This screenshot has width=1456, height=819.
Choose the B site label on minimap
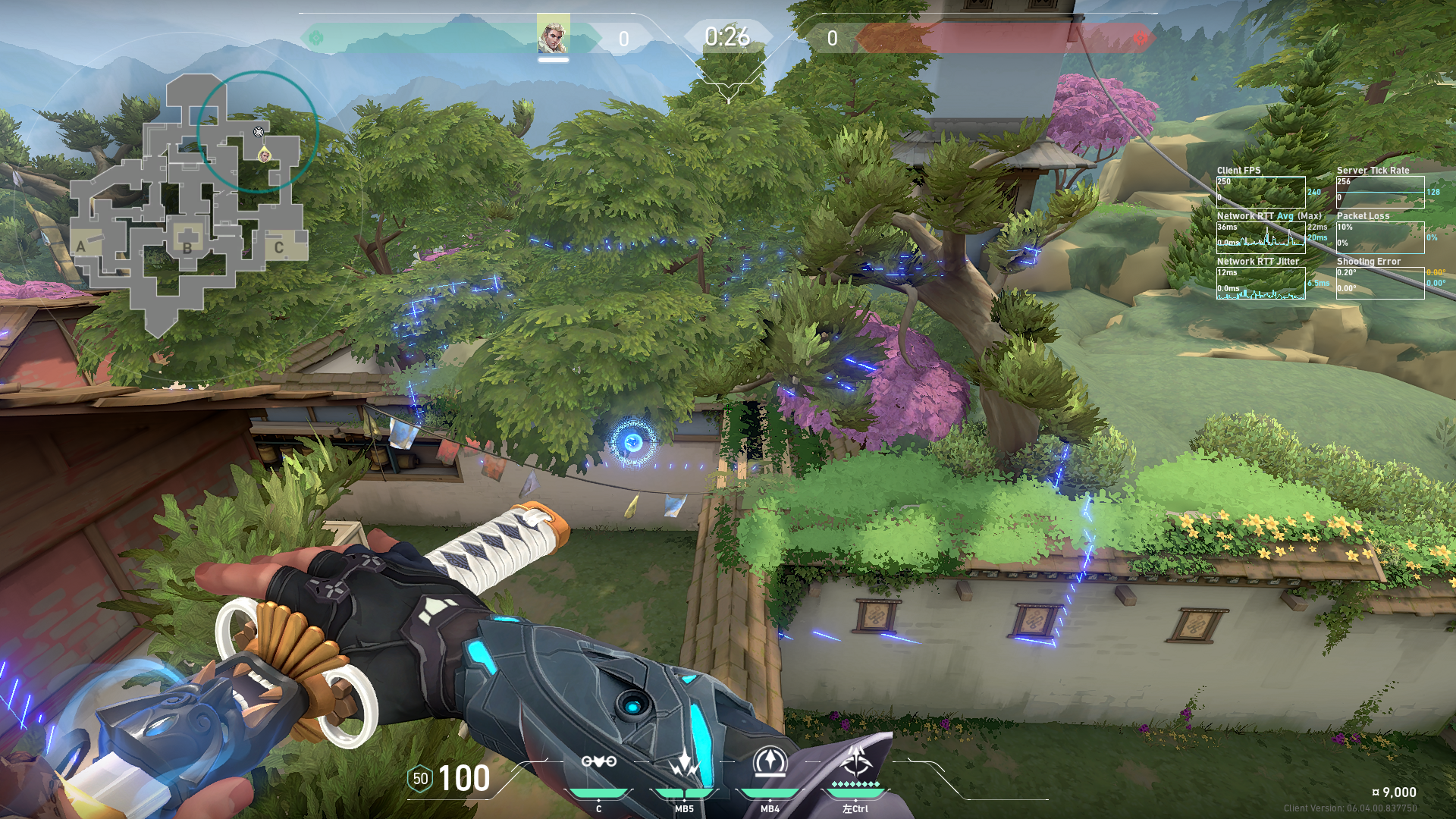coord(187,247)
